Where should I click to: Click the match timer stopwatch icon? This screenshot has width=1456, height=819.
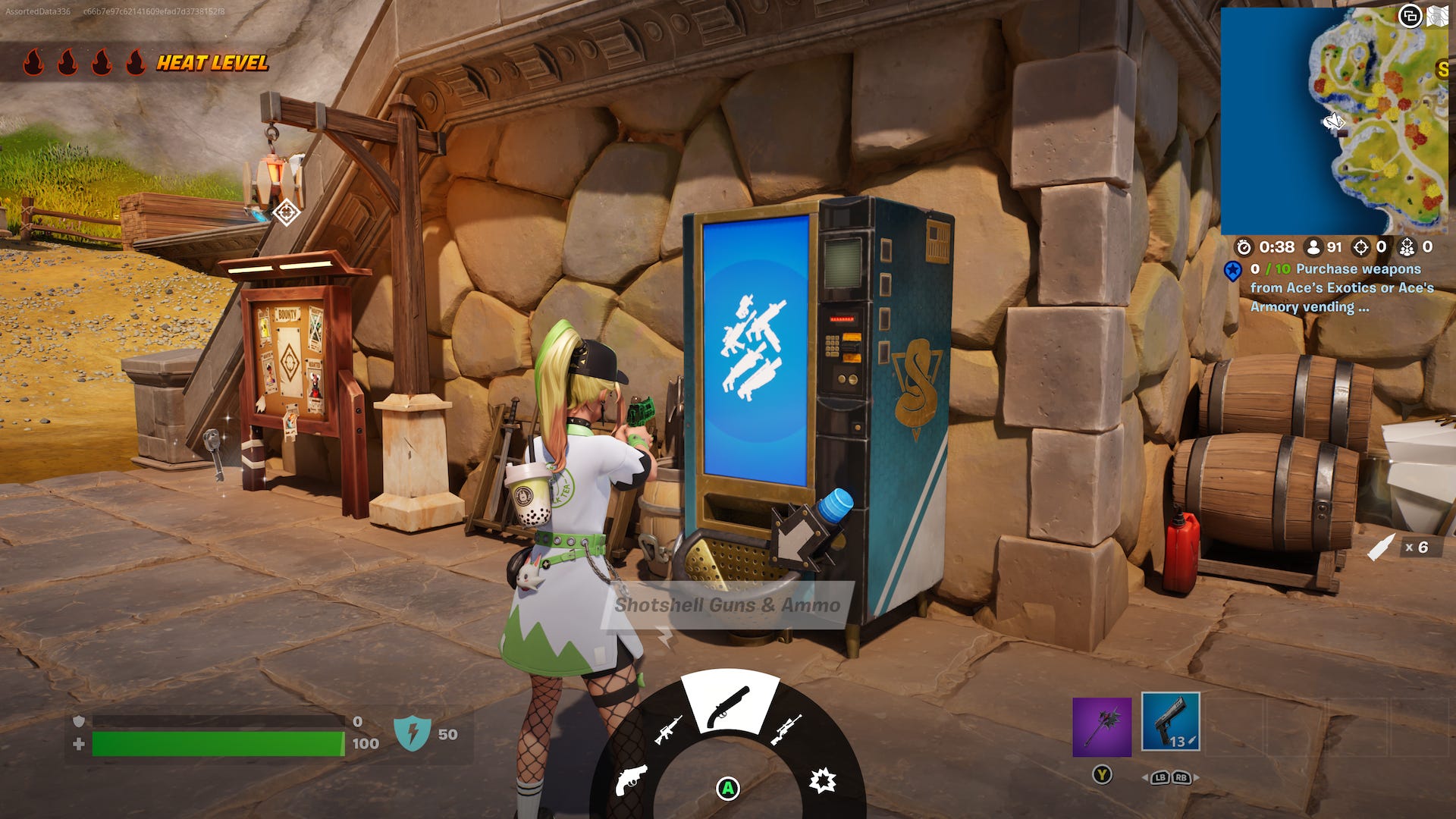[x=1245, y=247]
